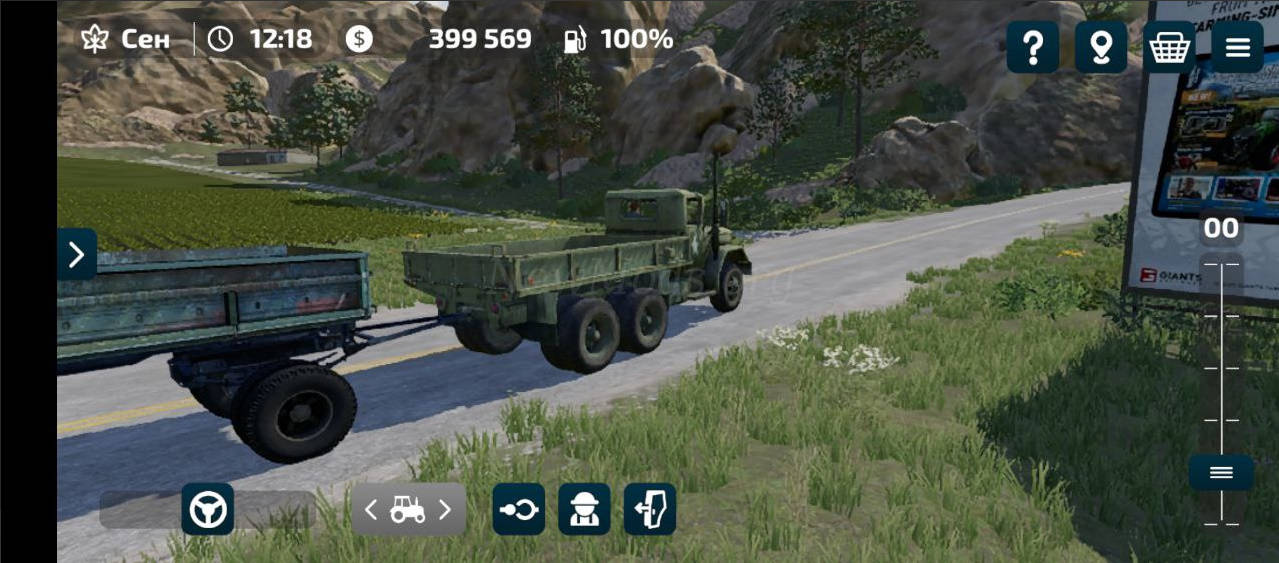1279x563 pixels.
Task: Tap the steering wheel button
Action: (208, 510)
